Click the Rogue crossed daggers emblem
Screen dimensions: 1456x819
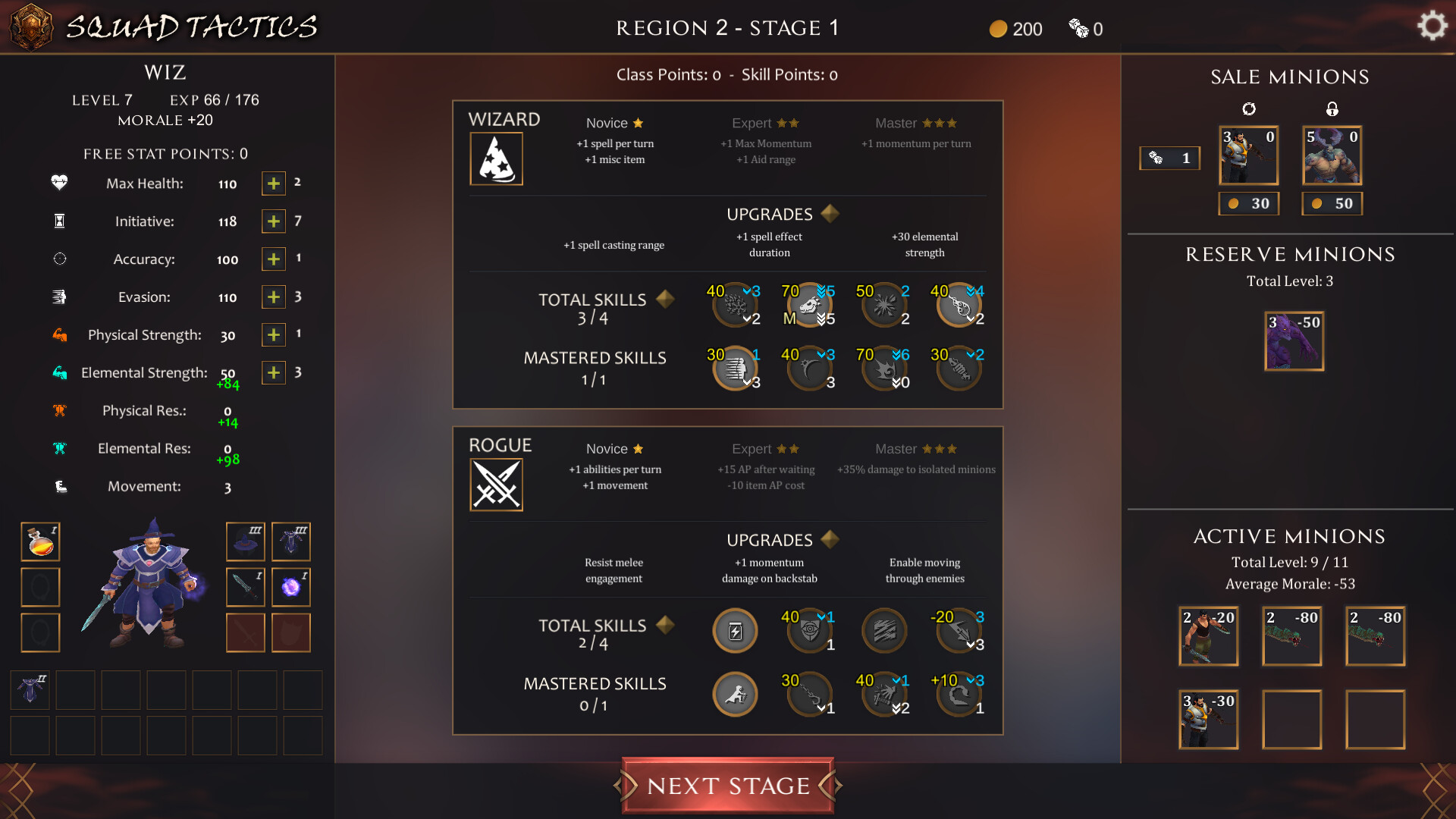pos(497,484)
